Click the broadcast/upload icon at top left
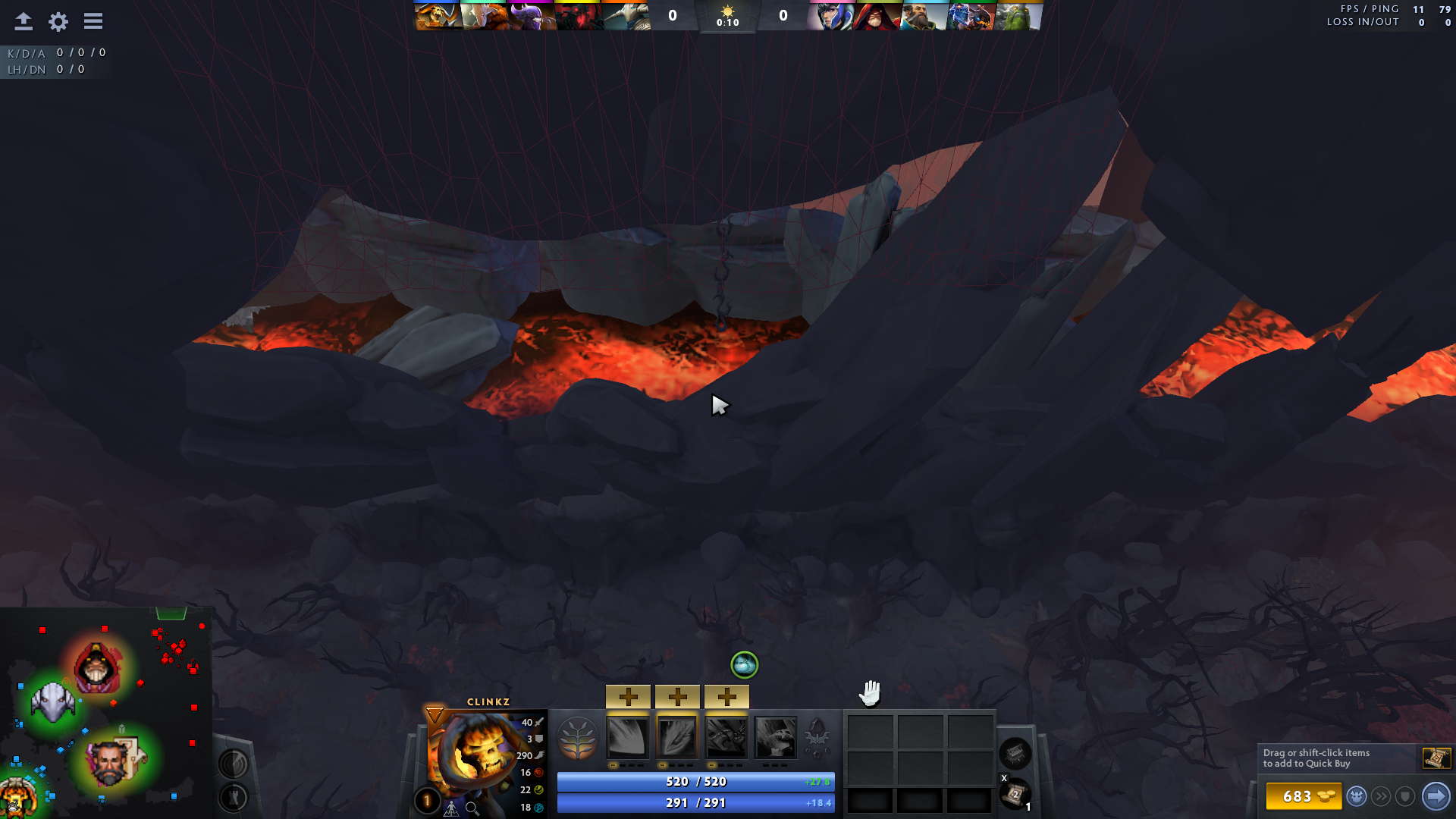The image size is (1456, 819). (23, 21)
